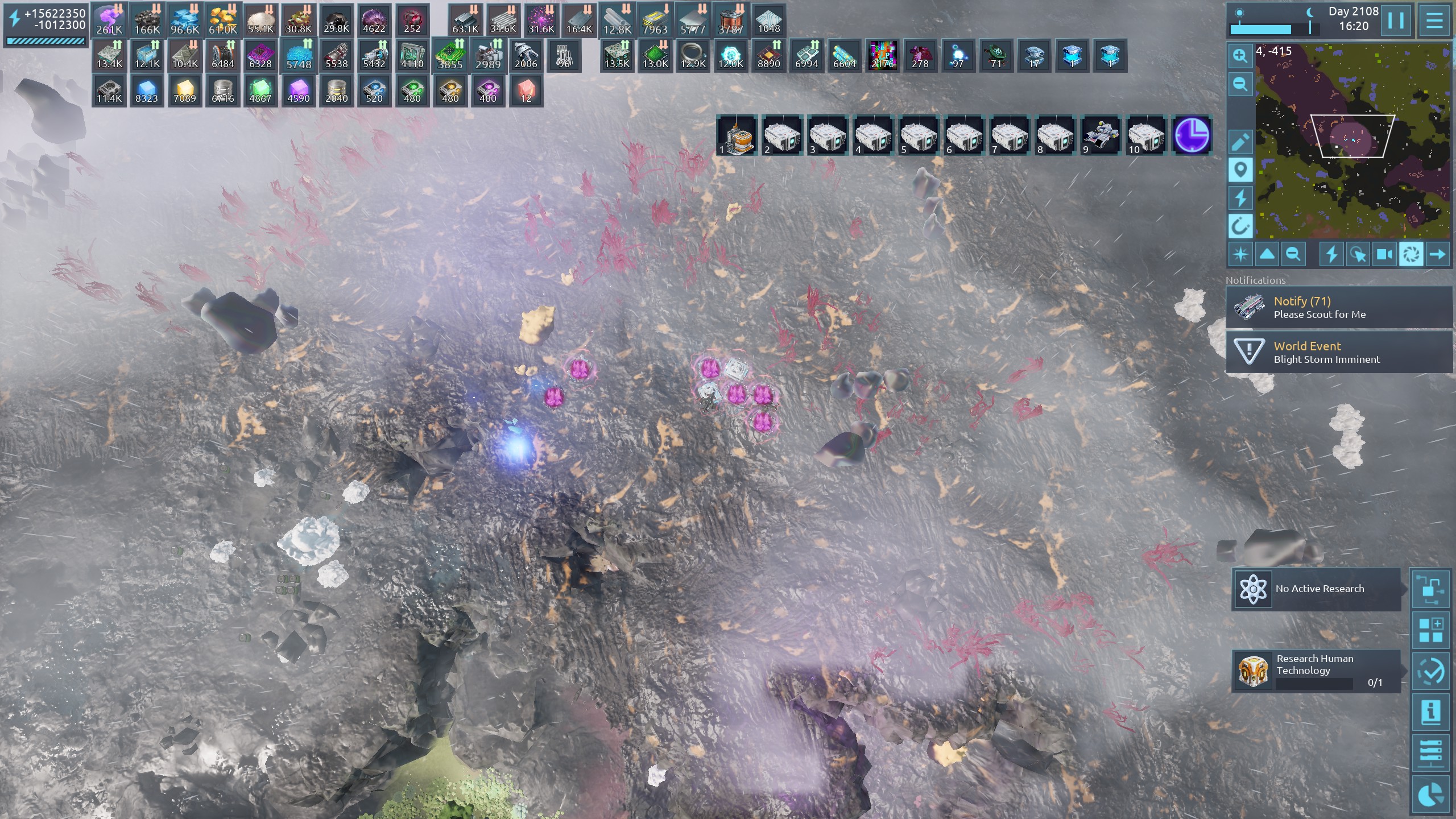Toggle the minimap pencil drawing tool

coord(1240,142)
